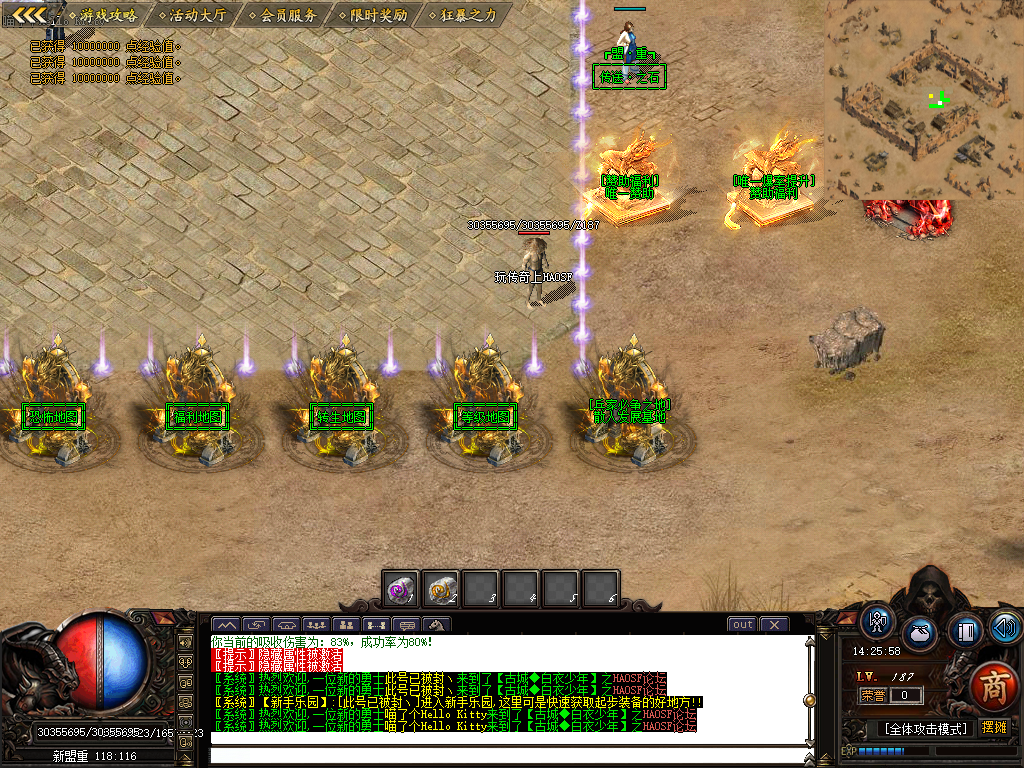This screenshot has width=1024, height=768.
Task: Close the chat panel with the X button
Action: tap(774, 625)
